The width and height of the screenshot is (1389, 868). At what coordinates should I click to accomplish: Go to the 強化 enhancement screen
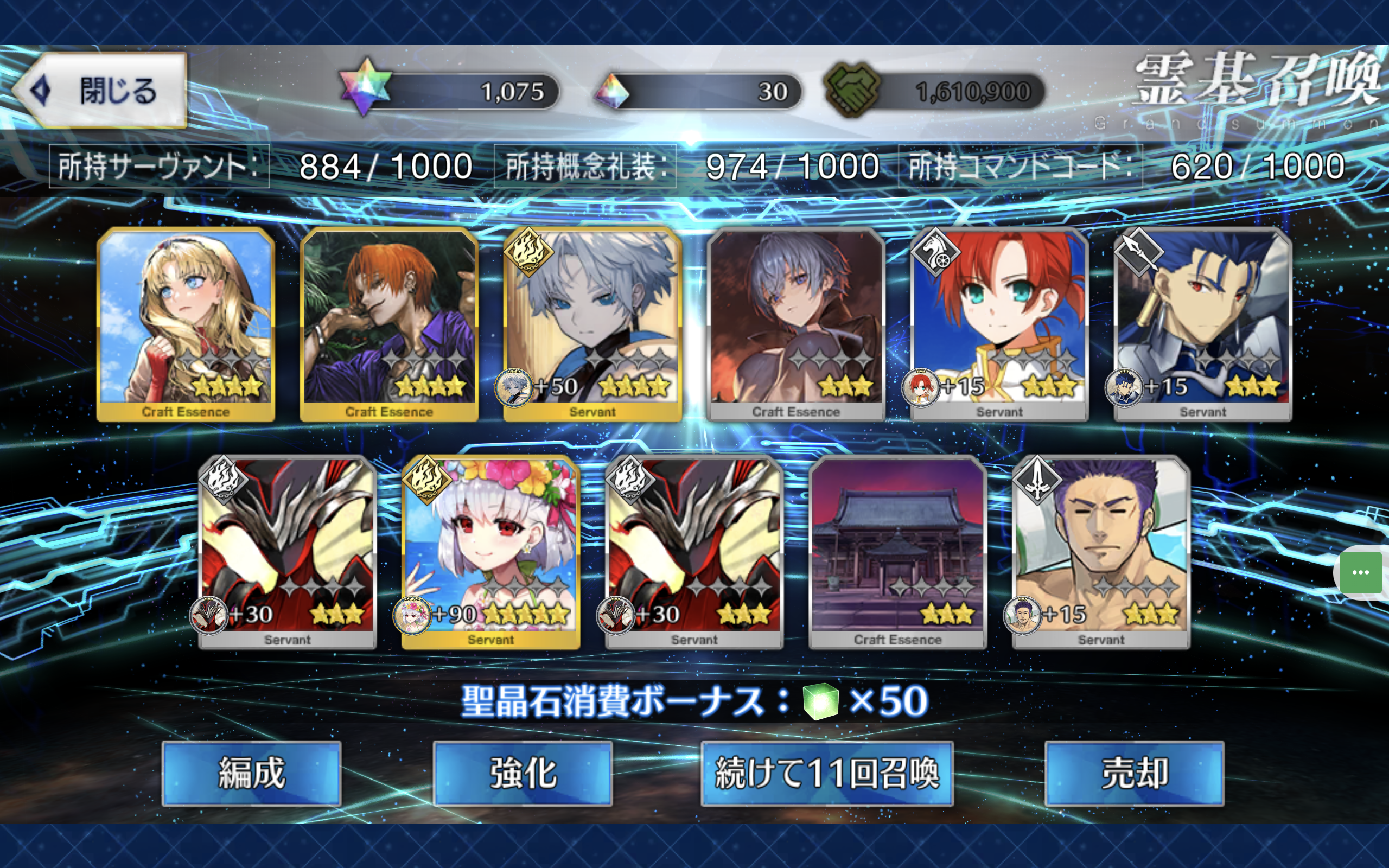tap(523, 773)
